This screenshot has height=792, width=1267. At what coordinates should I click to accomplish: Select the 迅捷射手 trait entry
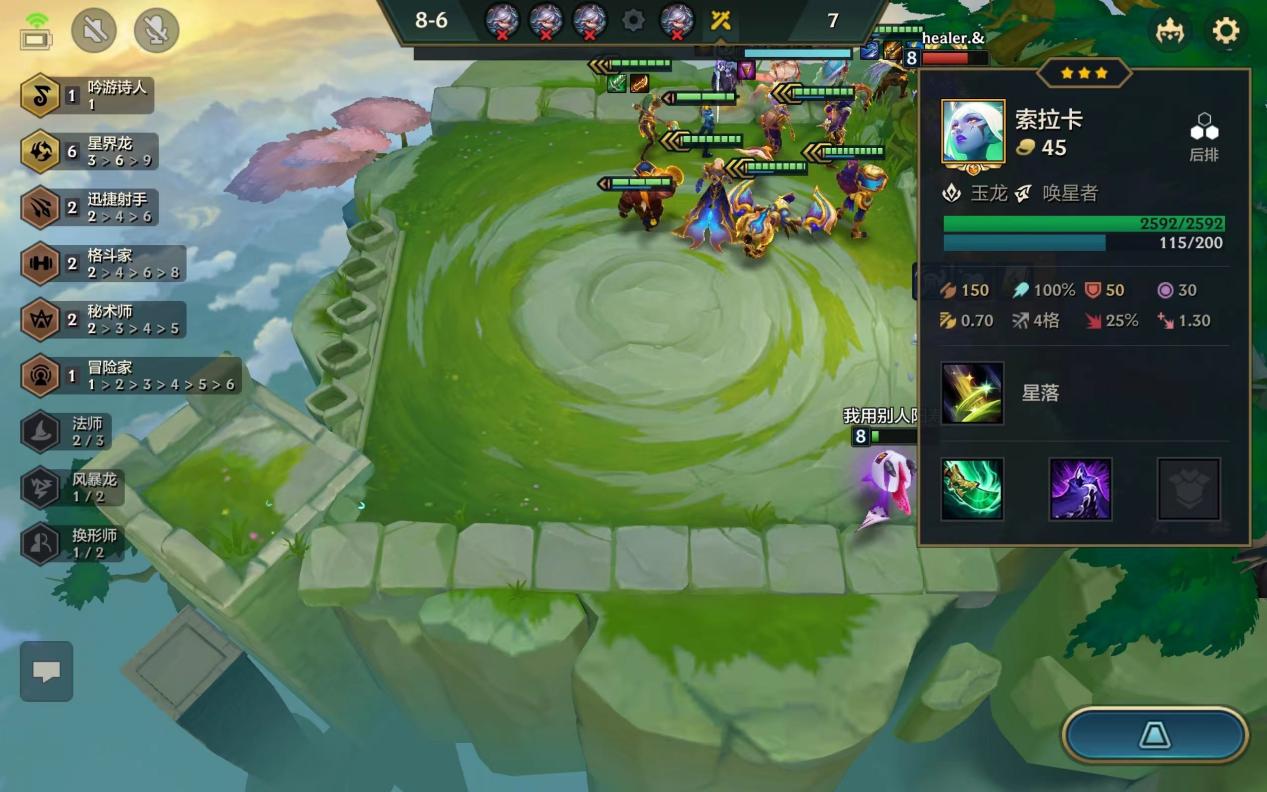point(88,207)
